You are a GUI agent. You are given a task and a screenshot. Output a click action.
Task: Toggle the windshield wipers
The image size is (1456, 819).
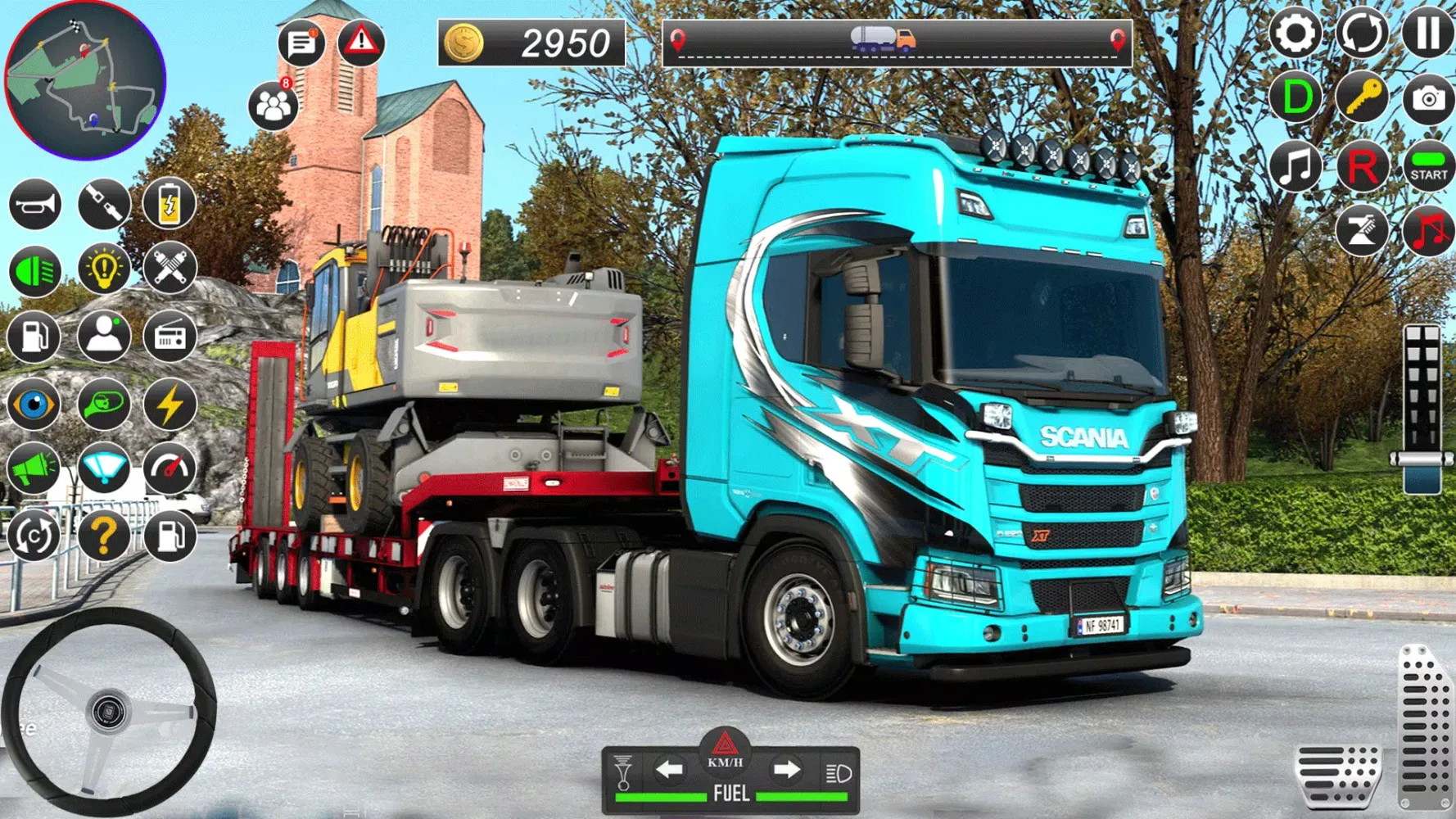pyautogui.click(x=102, y=470)
